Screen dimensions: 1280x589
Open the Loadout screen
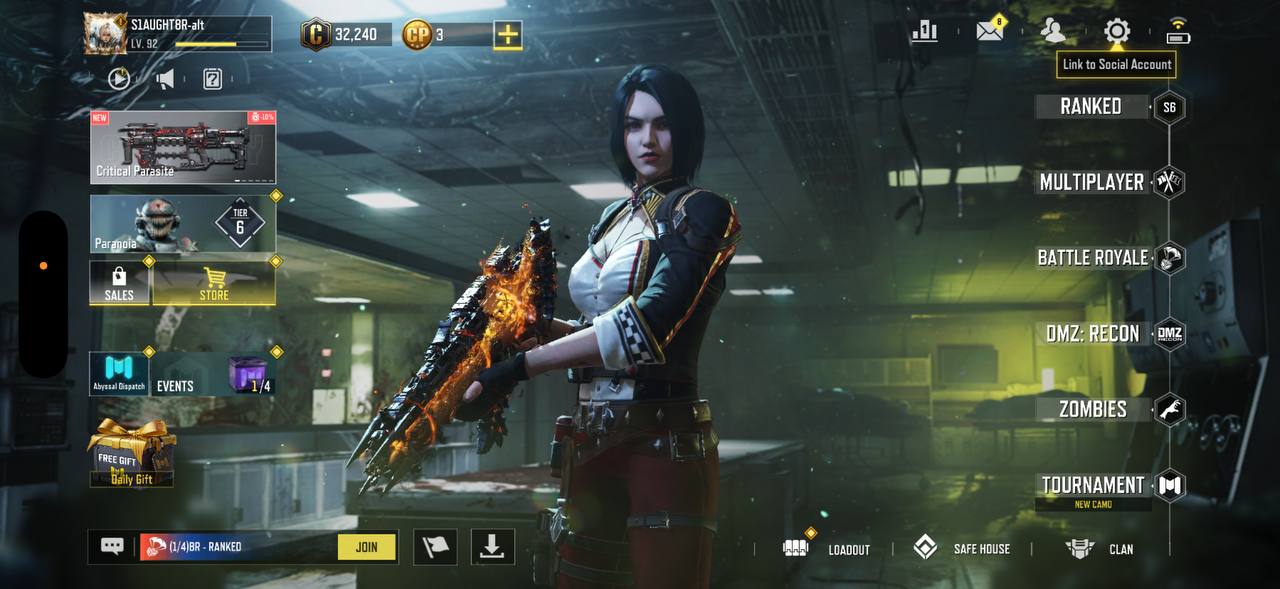(x=827, y=549)
